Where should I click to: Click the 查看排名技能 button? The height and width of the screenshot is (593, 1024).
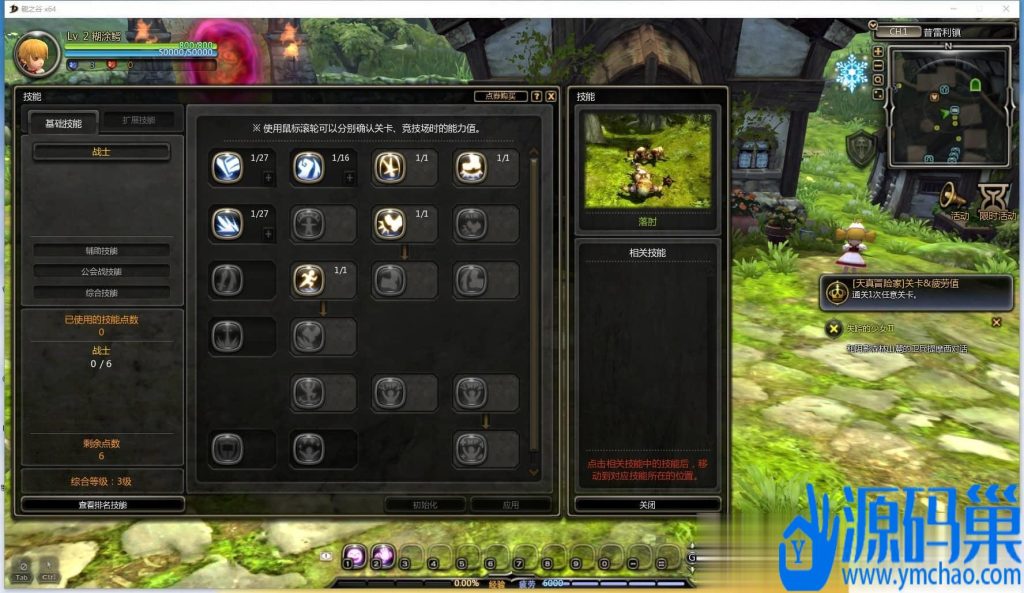103,505
